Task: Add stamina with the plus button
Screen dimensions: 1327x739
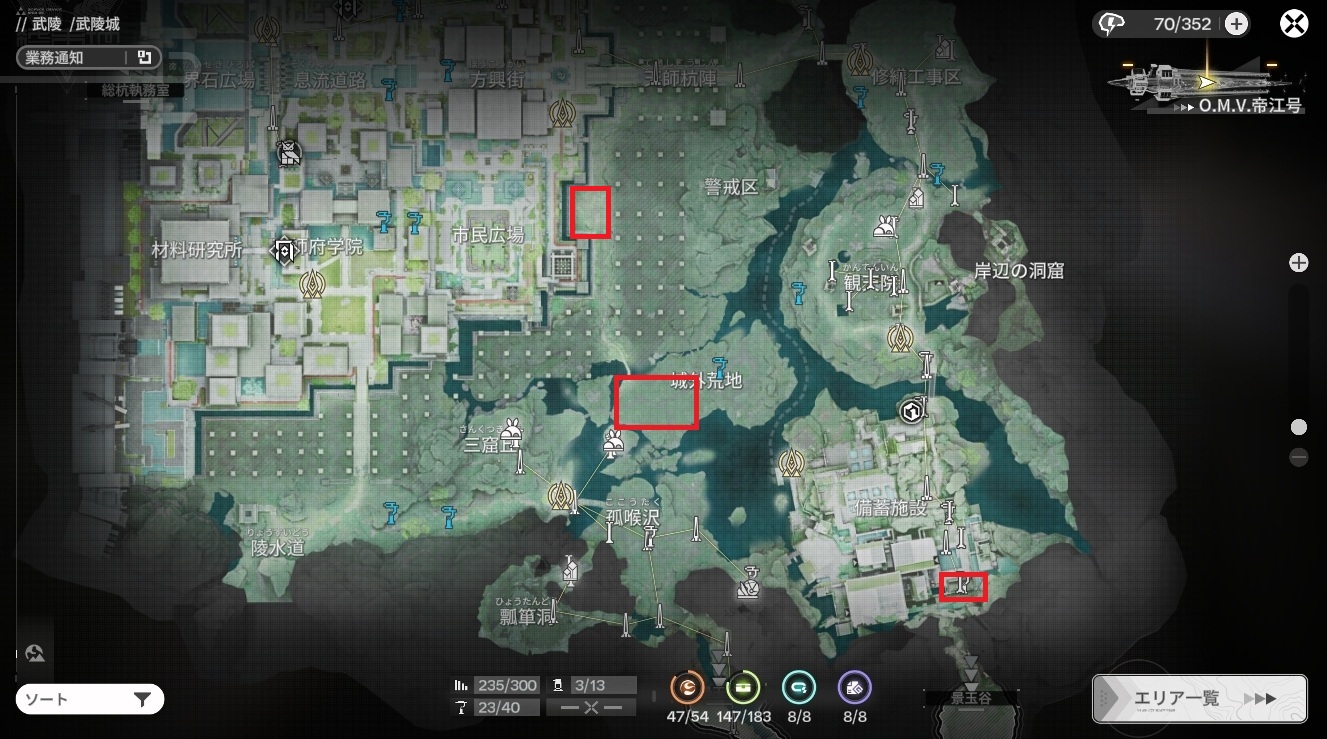Action: (x=1236, y=24)
